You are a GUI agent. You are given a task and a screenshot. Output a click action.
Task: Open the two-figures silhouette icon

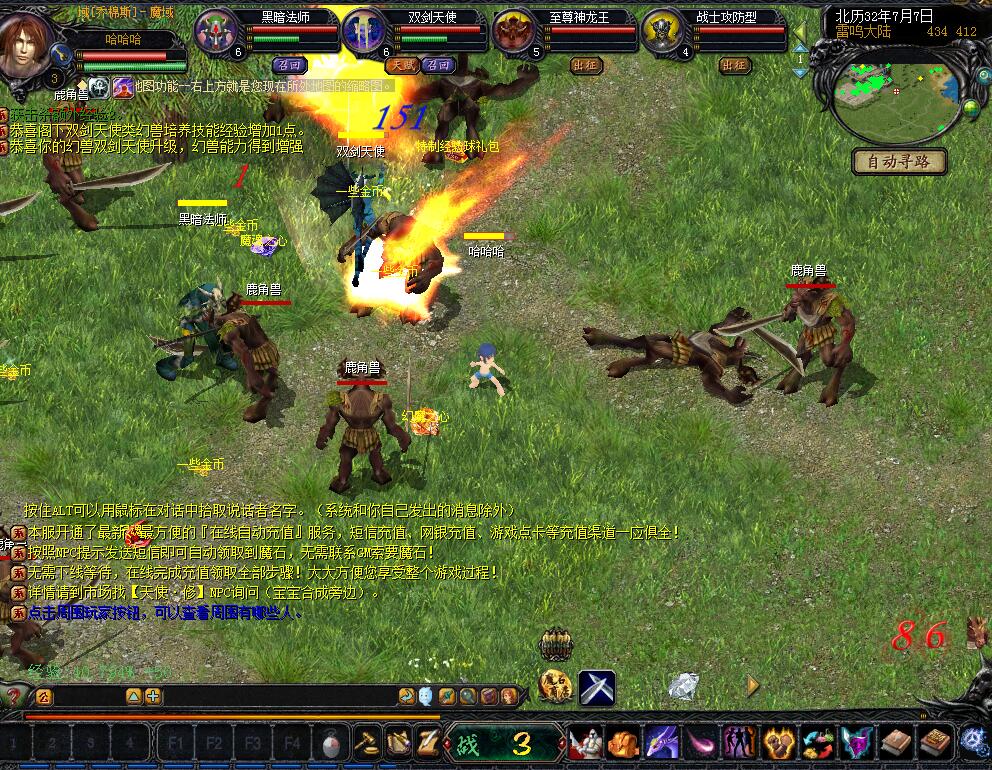pos(739,743)
